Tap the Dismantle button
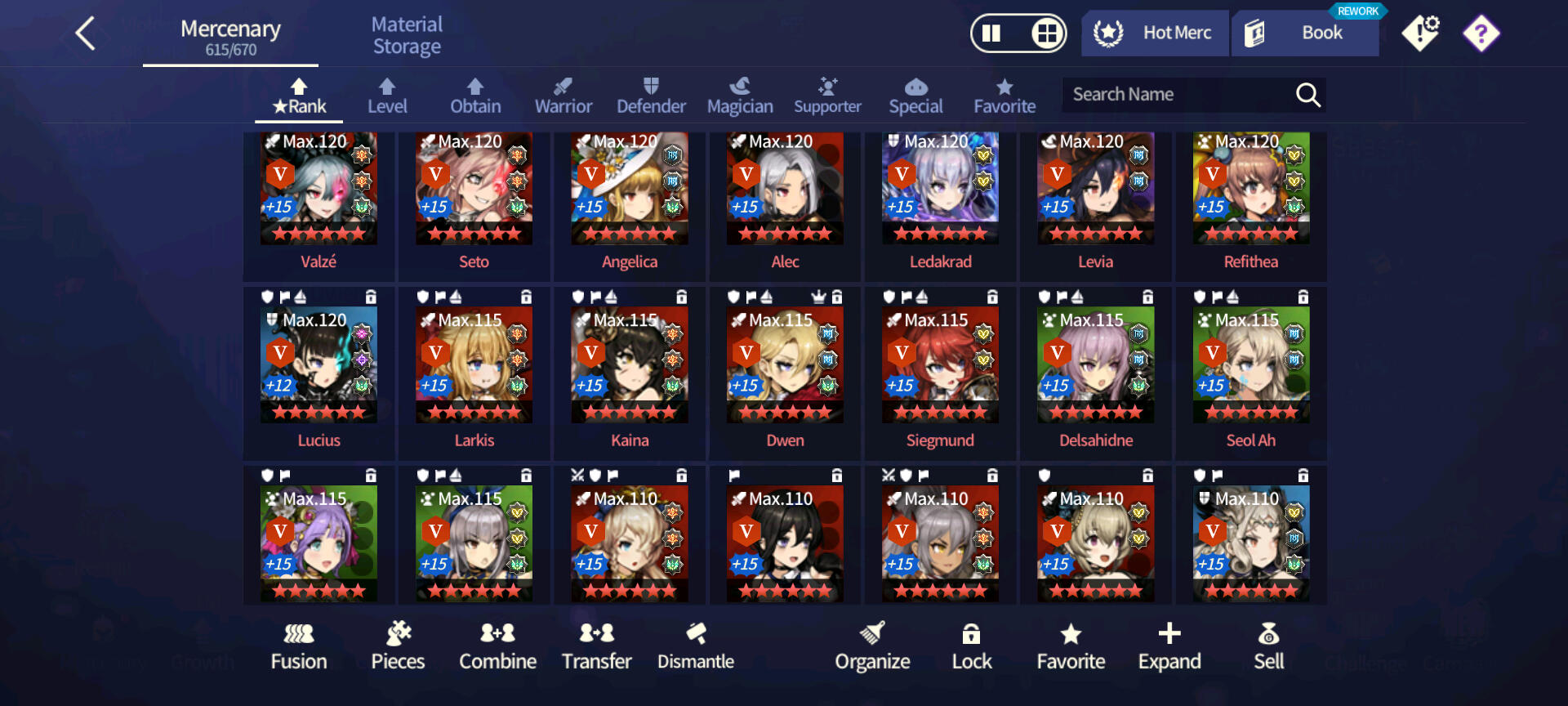1568x706 pixels. (x=696, y=646)
